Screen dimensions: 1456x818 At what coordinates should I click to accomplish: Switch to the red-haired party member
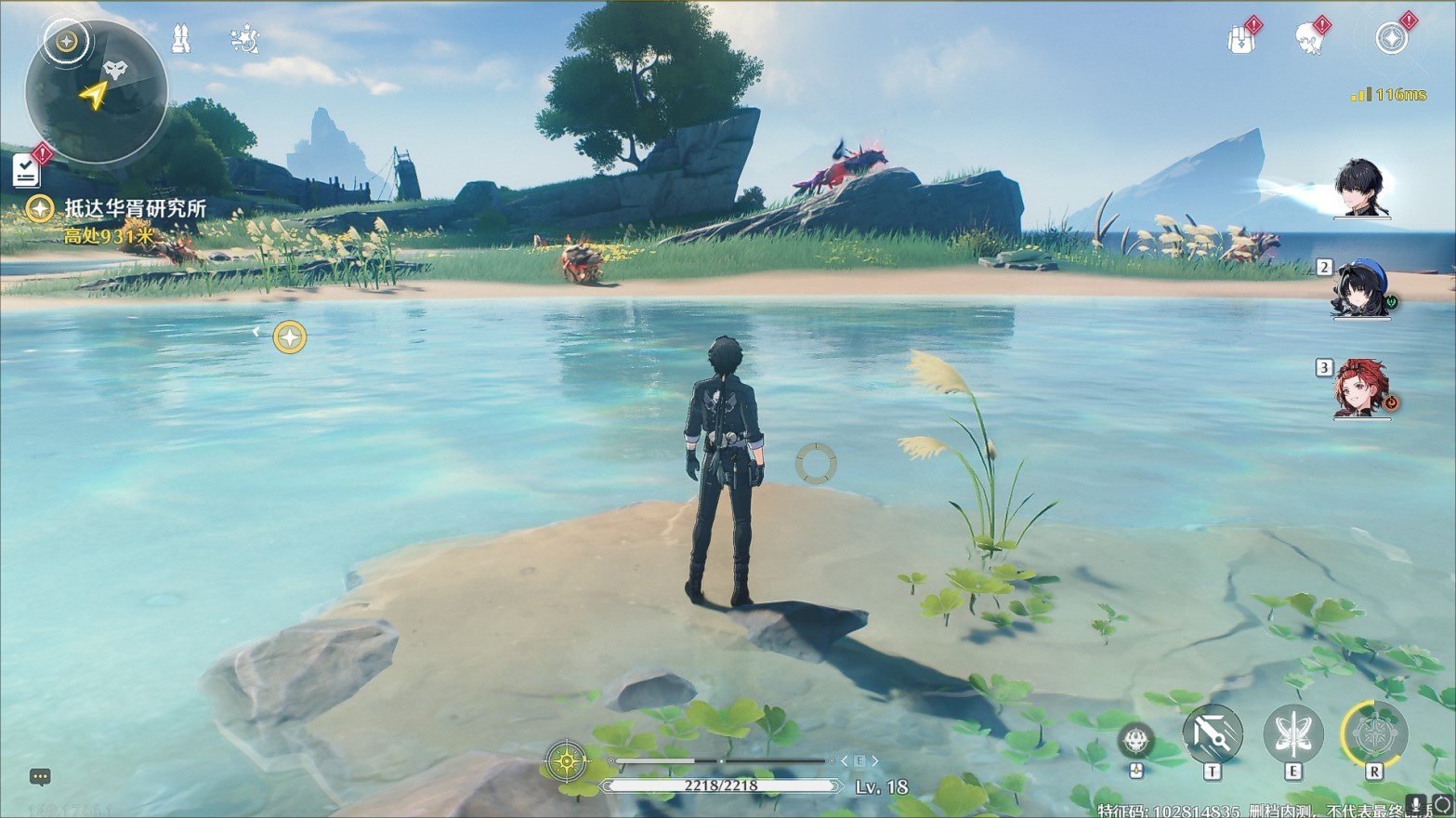point(1361,388)
